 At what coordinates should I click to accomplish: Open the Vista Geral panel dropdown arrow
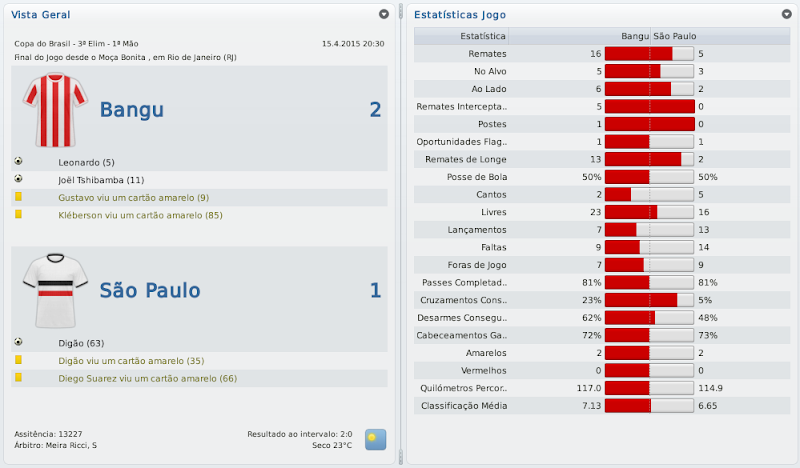pyautogui.click(x=384, y=15)
